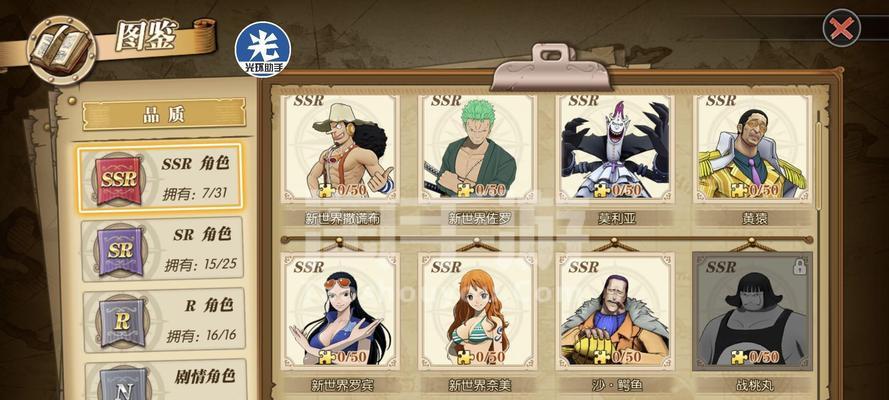Select the SSR 角色 quality tab
The width and height of the screenshot is (889, 400).
[161, 176]
